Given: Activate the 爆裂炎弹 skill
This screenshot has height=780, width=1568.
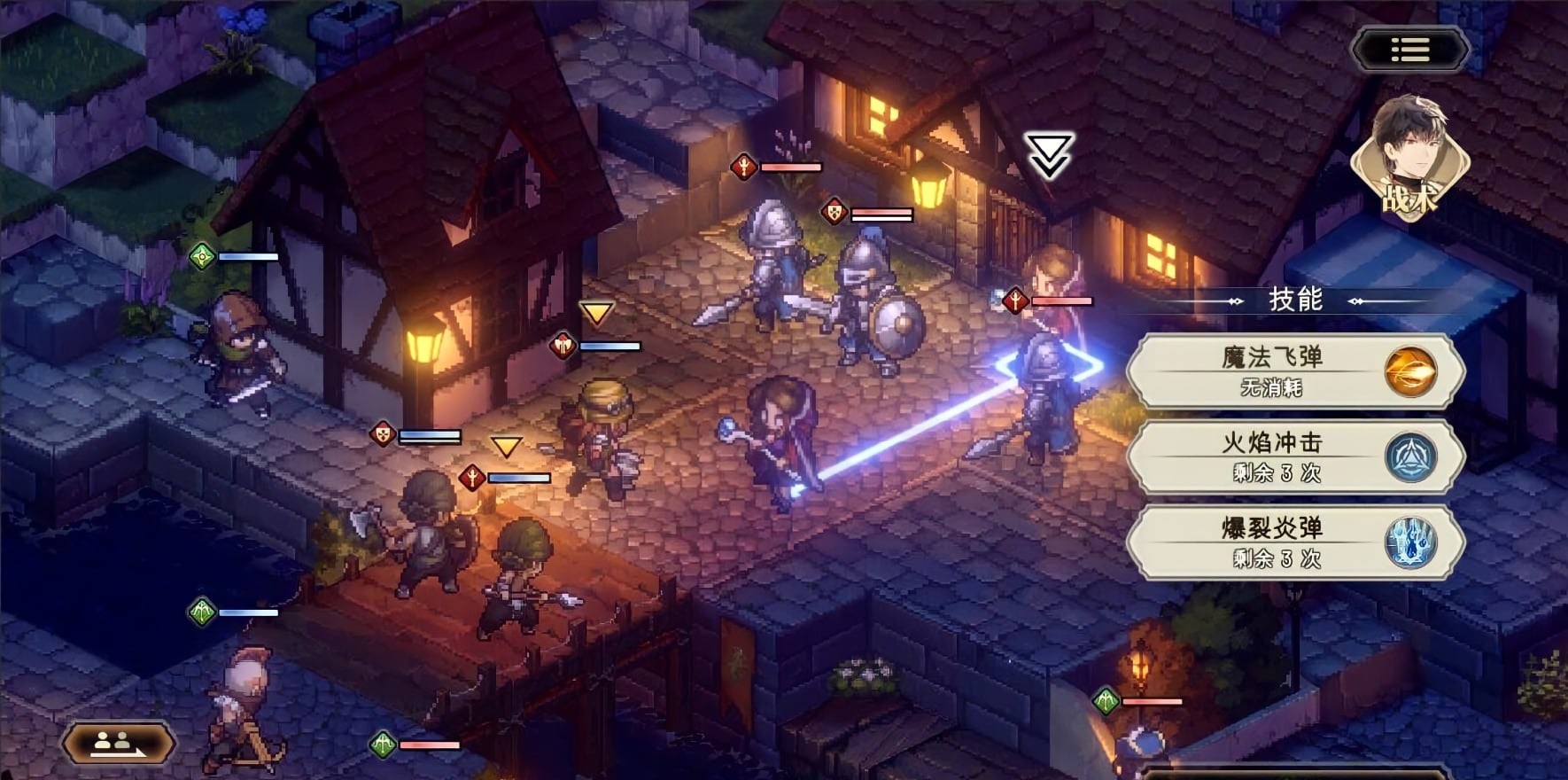Looking at the screenshot, I should click(1295, 542).
